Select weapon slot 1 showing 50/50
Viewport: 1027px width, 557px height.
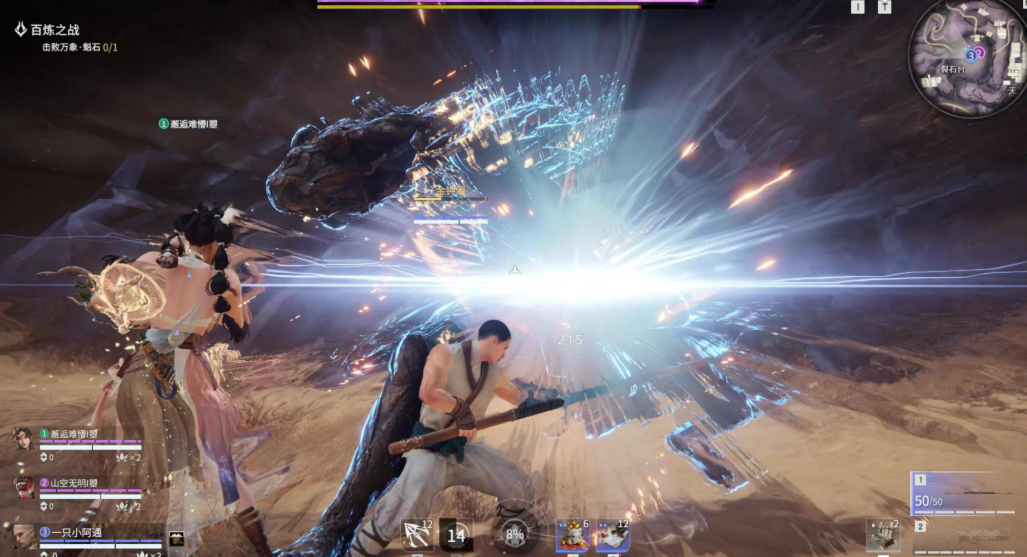960,494
